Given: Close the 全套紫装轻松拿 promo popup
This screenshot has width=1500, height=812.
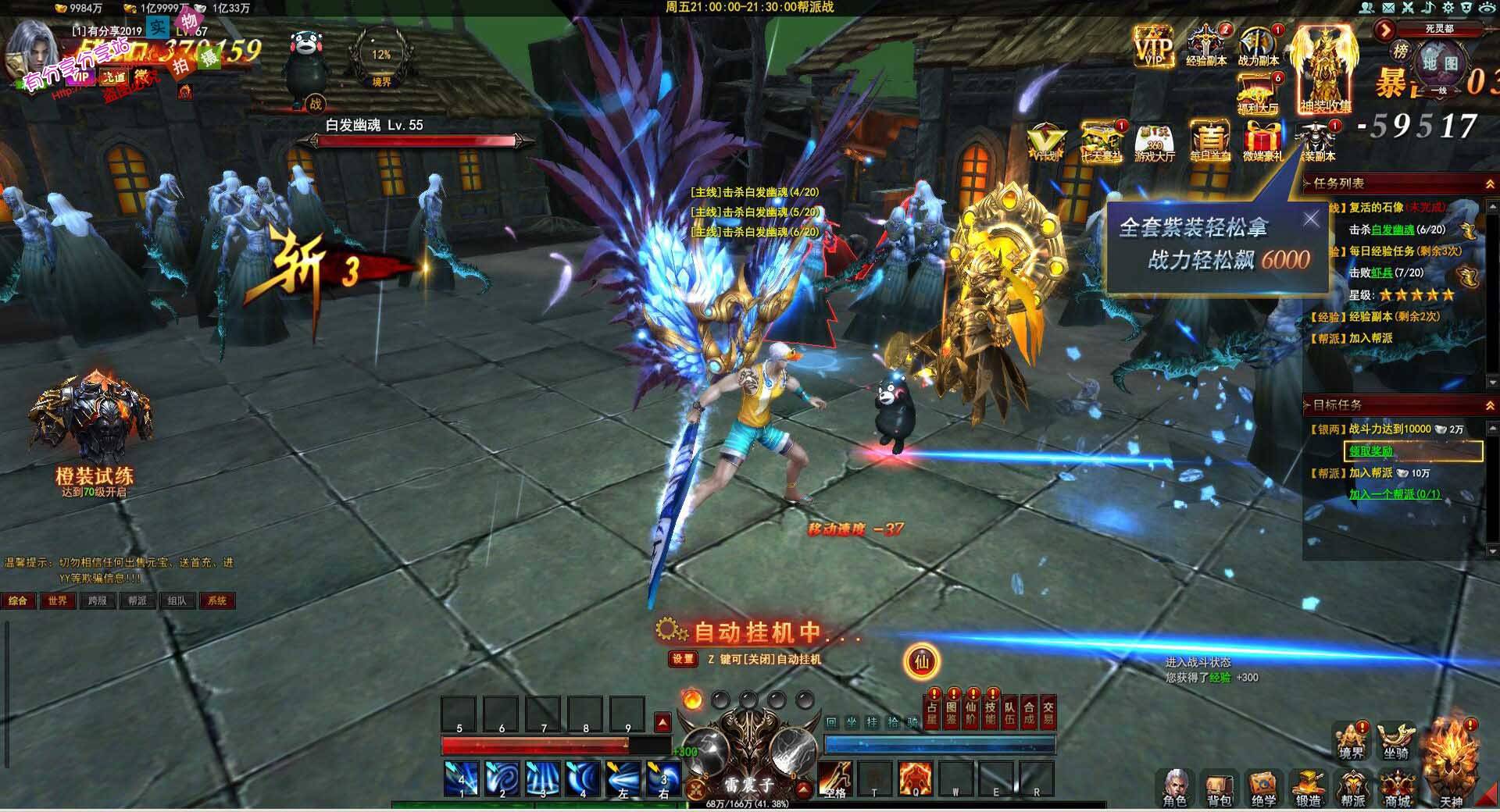Looking at the screenshot, I should coord(1311,219).
